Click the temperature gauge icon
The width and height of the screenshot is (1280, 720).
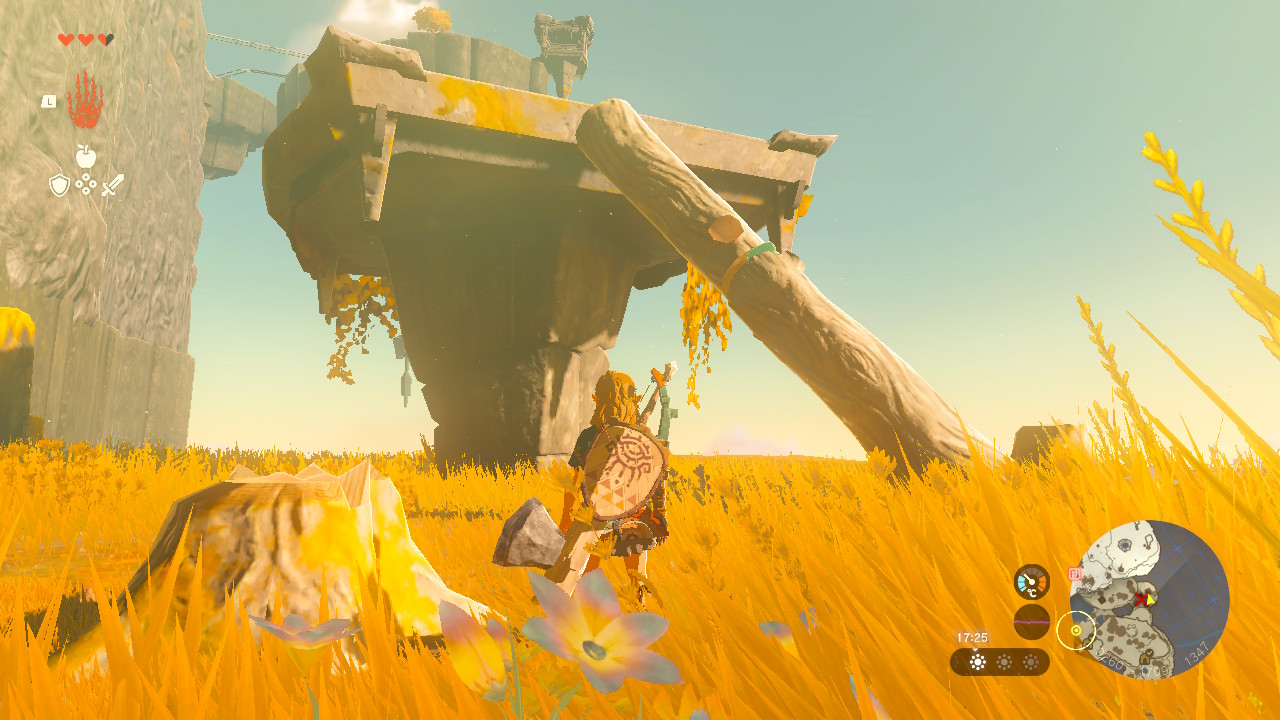(1031, 582)
